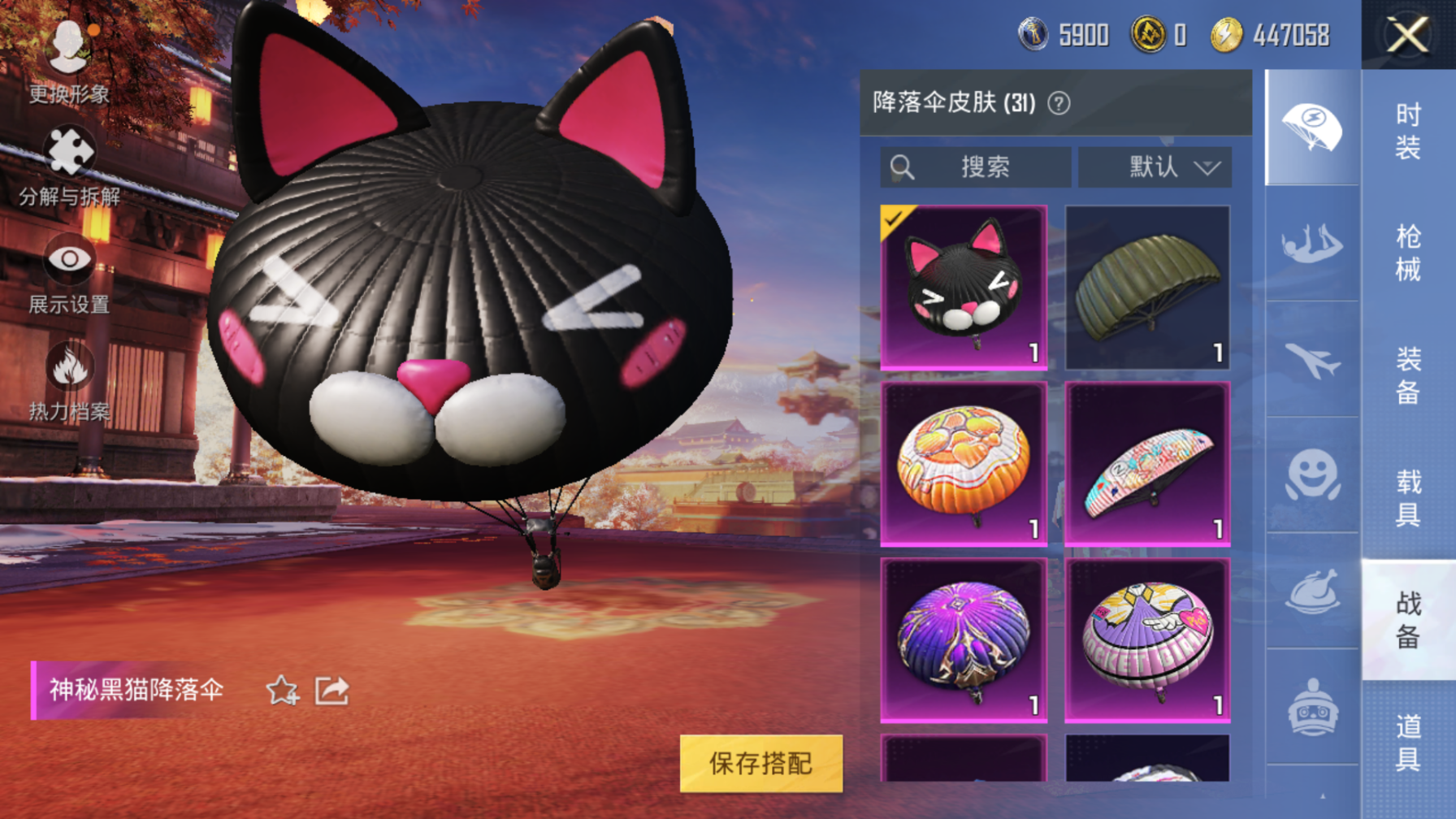Switch to the 载具 vehicles tab

click(1408, 497)
